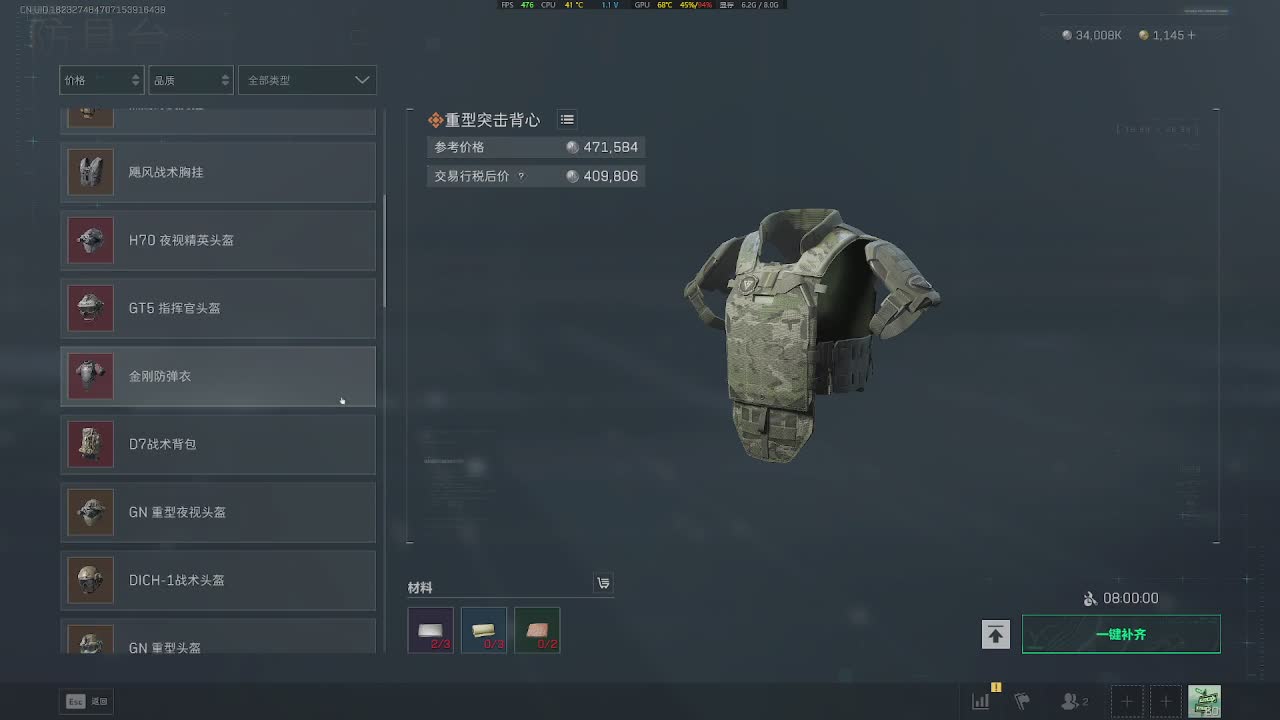Select the DICH-1战术头盔 entry
The width and height of the screenshot is (1280, 720).
click(x=218, y=580)
